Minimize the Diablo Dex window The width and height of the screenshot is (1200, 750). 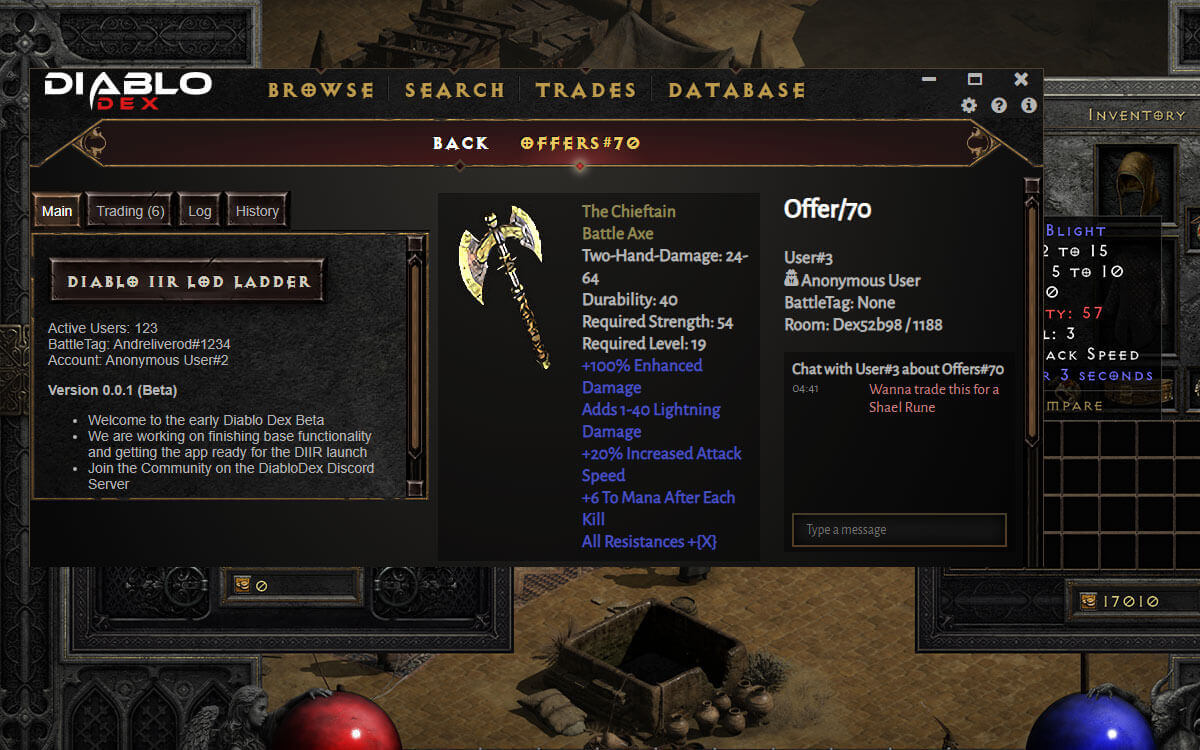tap(929, 79)
